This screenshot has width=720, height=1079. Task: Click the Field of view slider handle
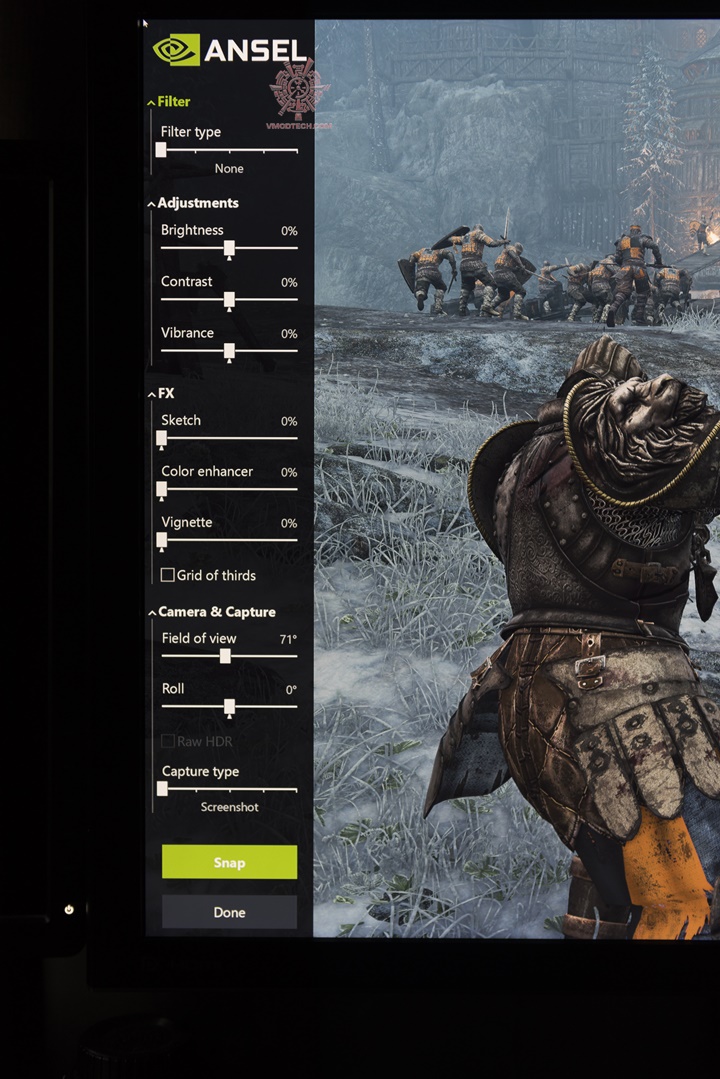pos(225,656)
